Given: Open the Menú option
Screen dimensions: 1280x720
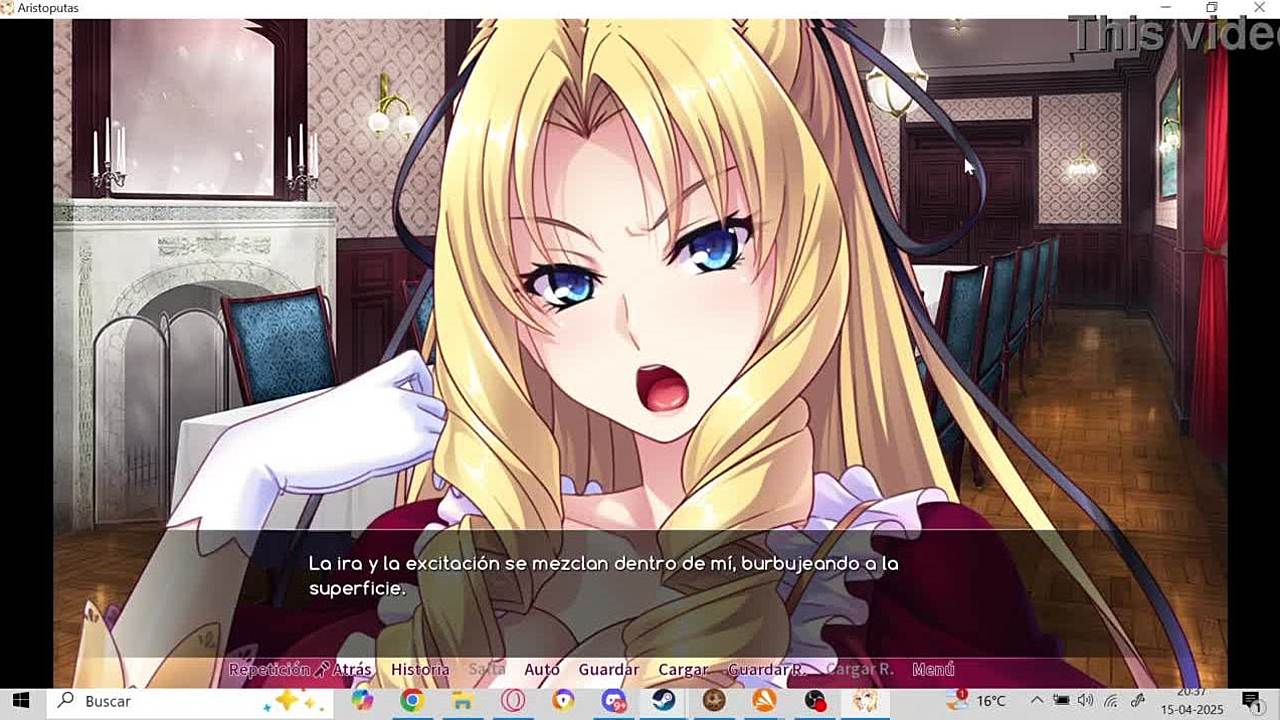Looking at the screenshot, I should click(x=933, y=670).
